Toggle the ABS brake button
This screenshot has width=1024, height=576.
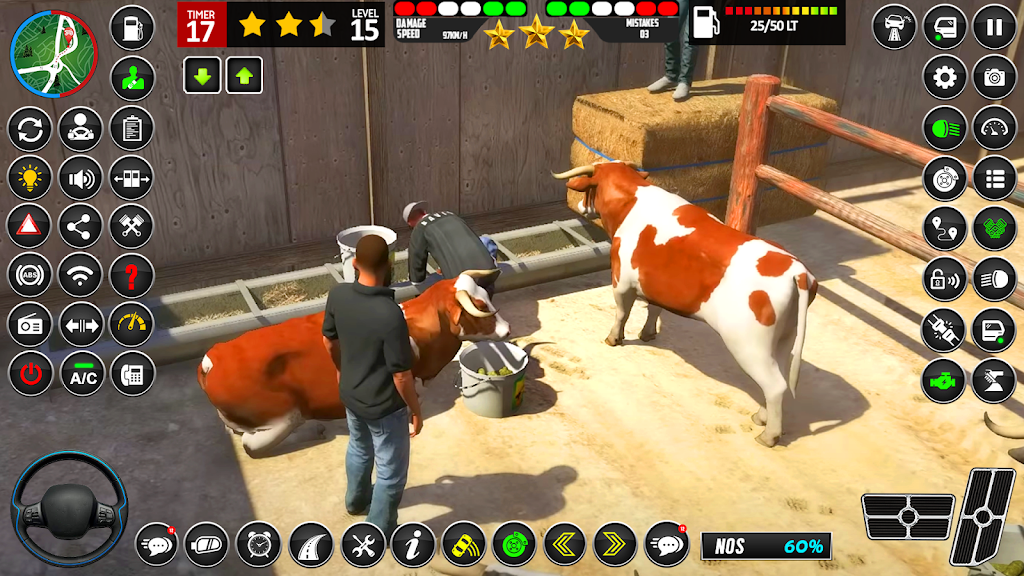click(x=30, y=275)
